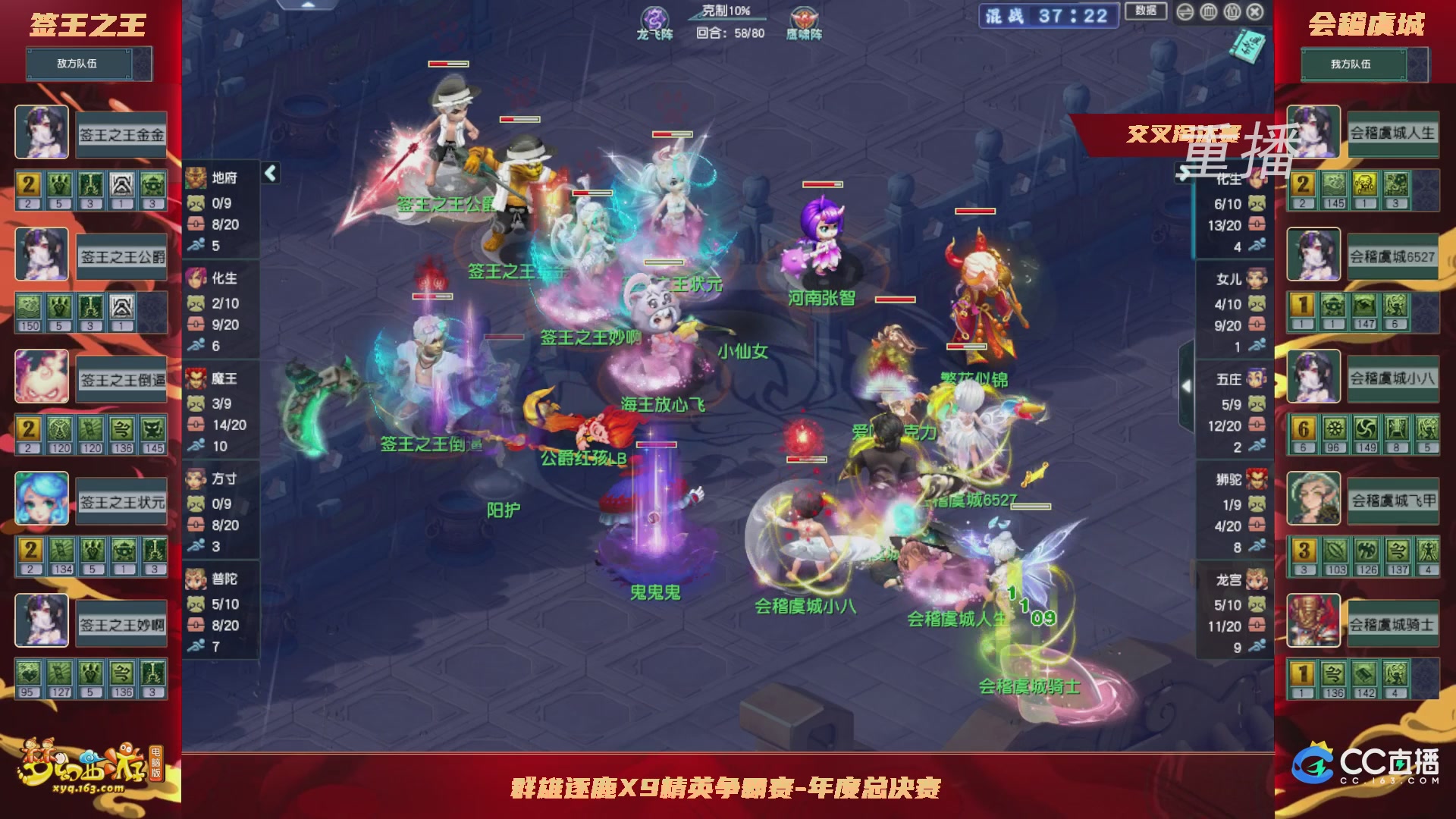Toggle the round grid display icon top right
Viewport: 1456px width, 819px height.
point(1208,13)
